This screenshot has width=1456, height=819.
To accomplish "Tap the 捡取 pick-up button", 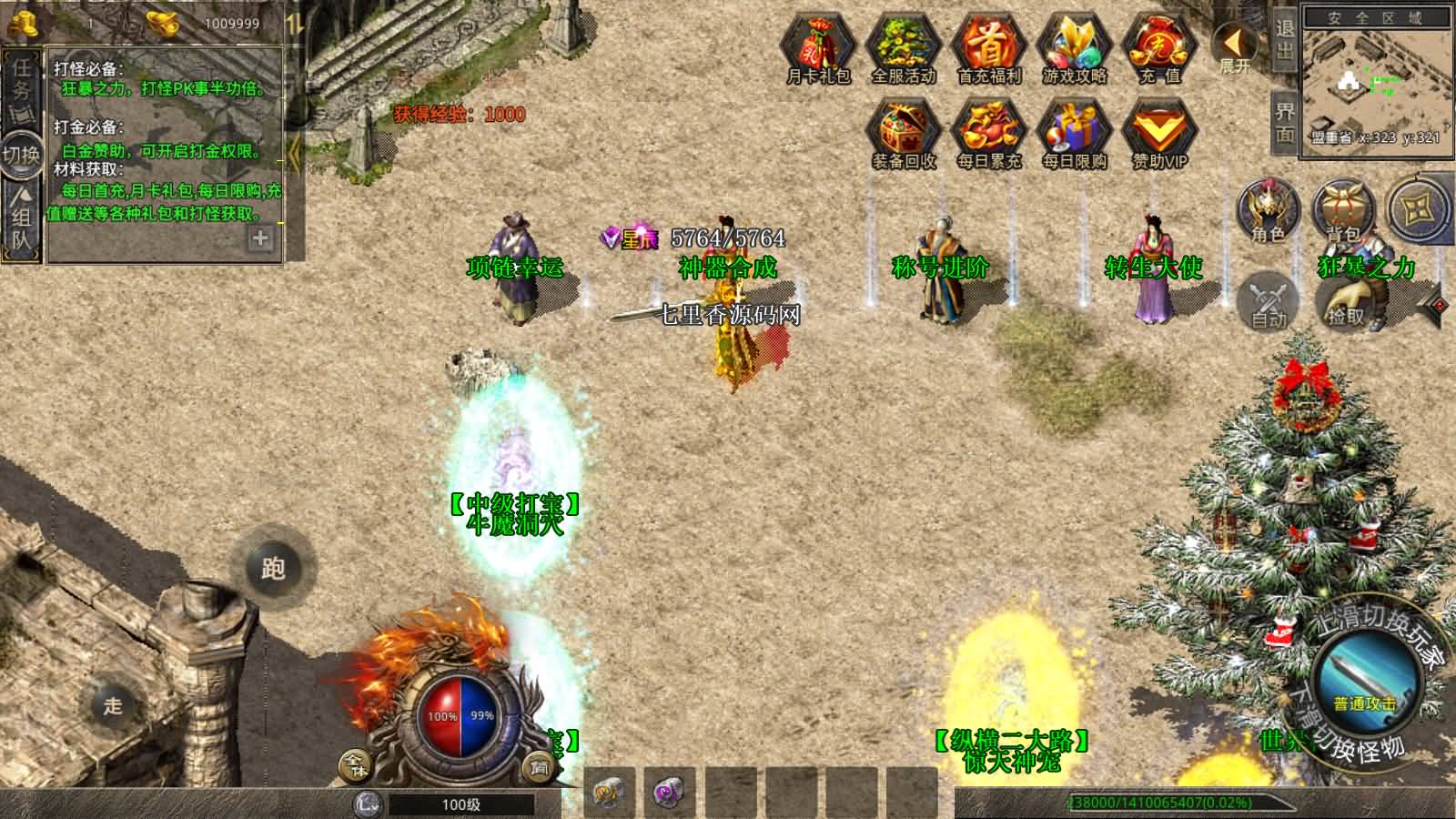I will [x=1345, y=298].
